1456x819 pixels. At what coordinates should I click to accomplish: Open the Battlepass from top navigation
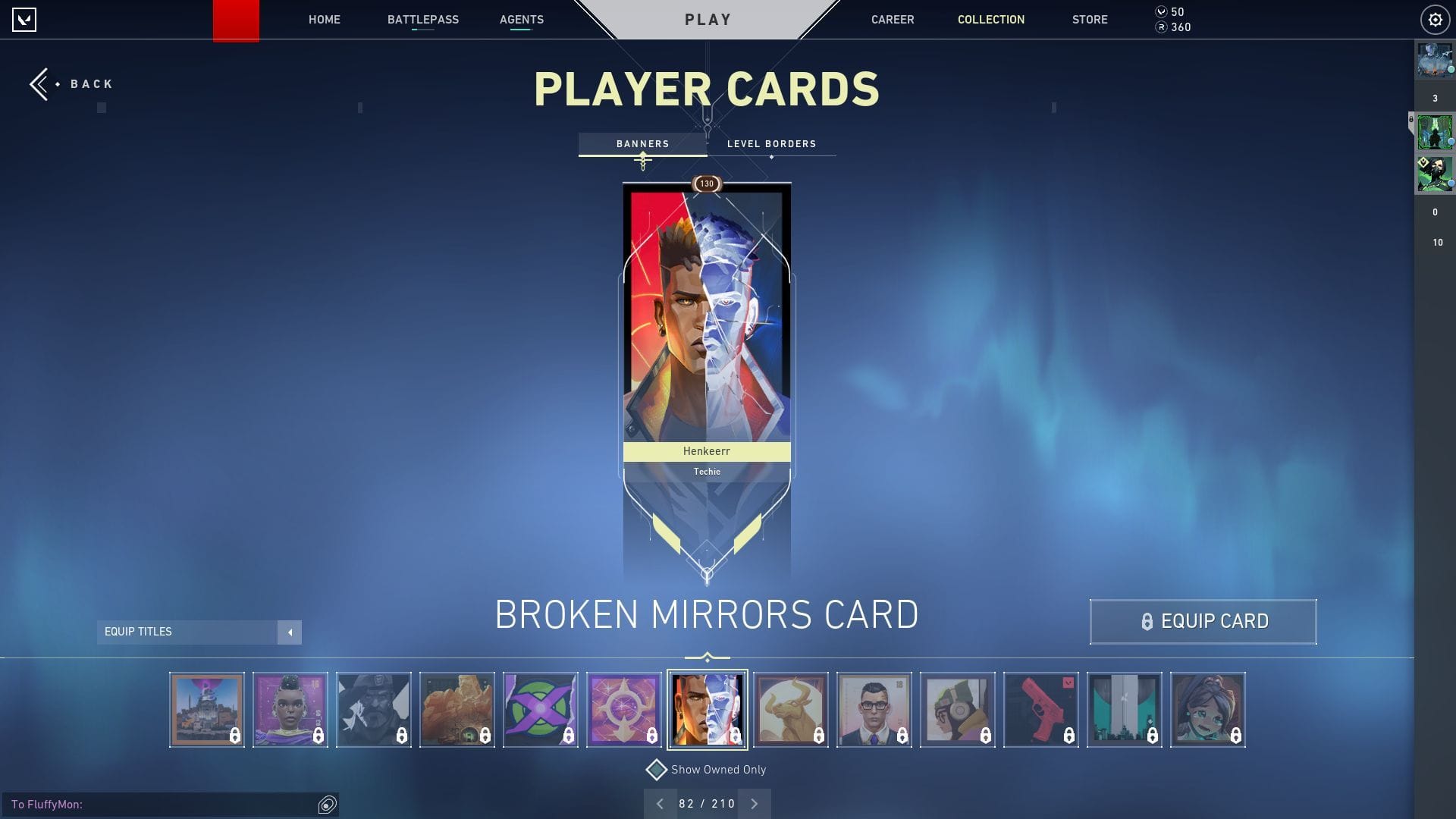click(x=423, y=19)
